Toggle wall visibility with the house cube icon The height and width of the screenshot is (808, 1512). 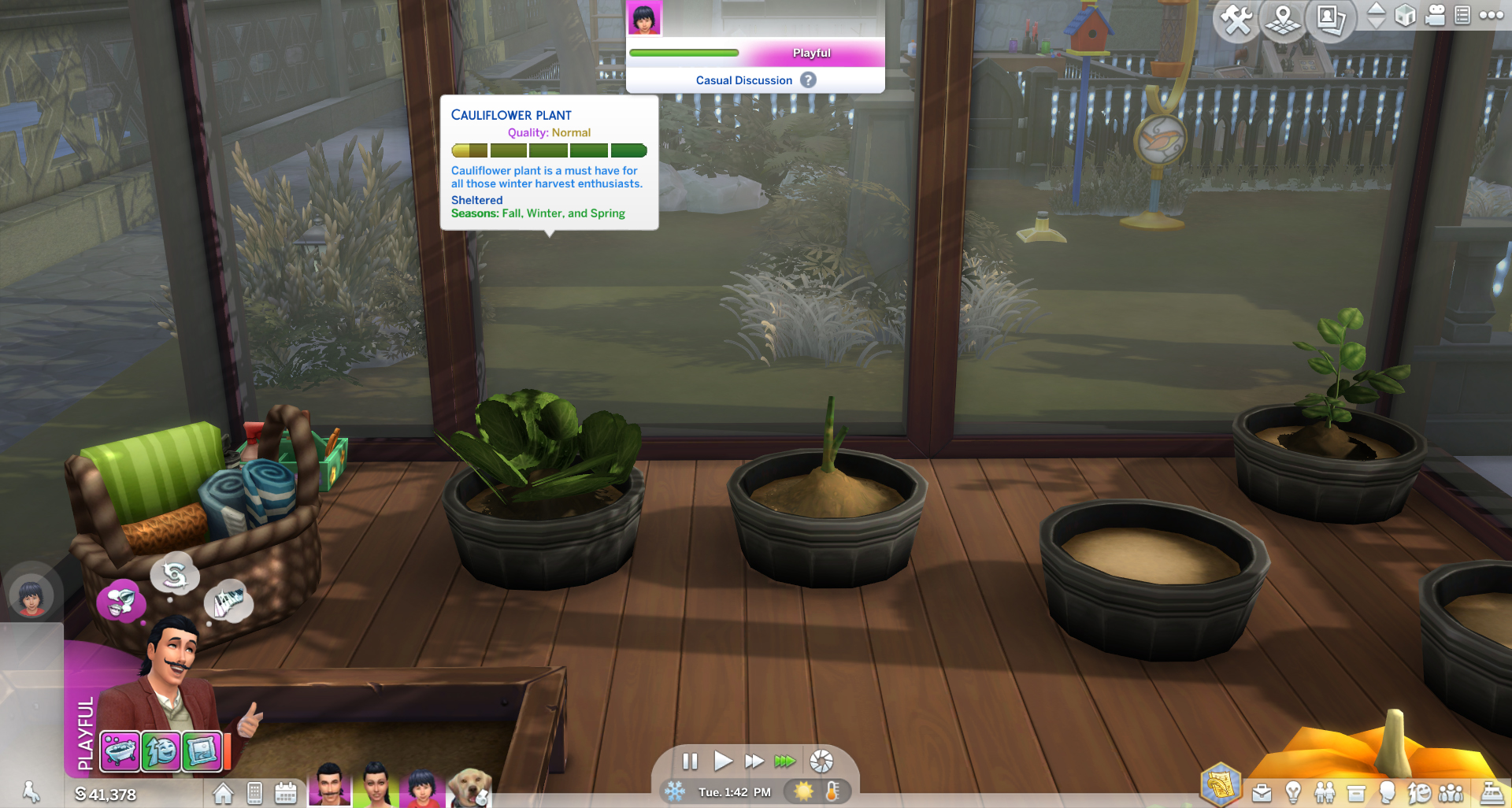click(x=1406, y=16)
